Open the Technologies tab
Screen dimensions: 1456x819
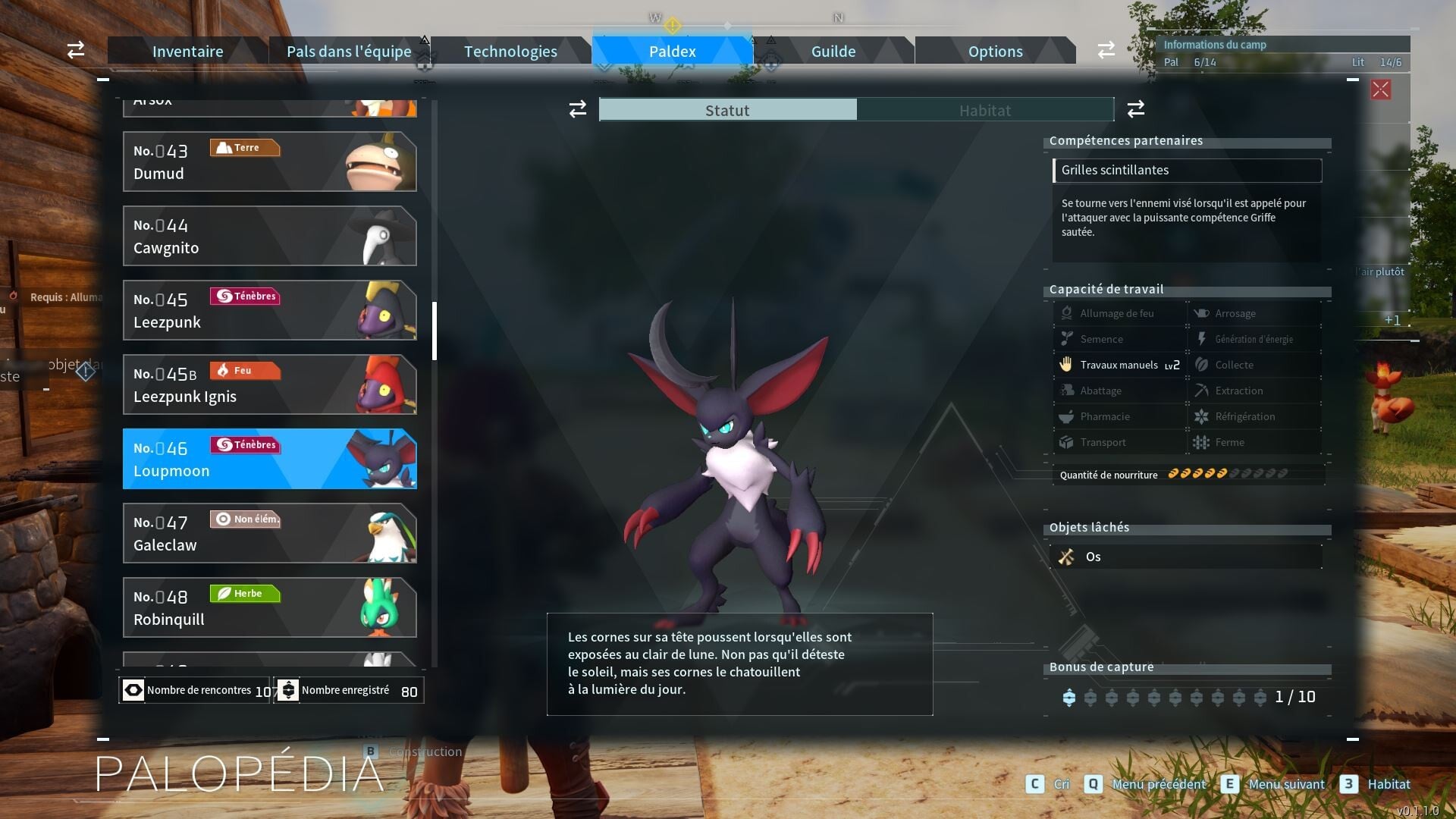click(x=510, y=52)
